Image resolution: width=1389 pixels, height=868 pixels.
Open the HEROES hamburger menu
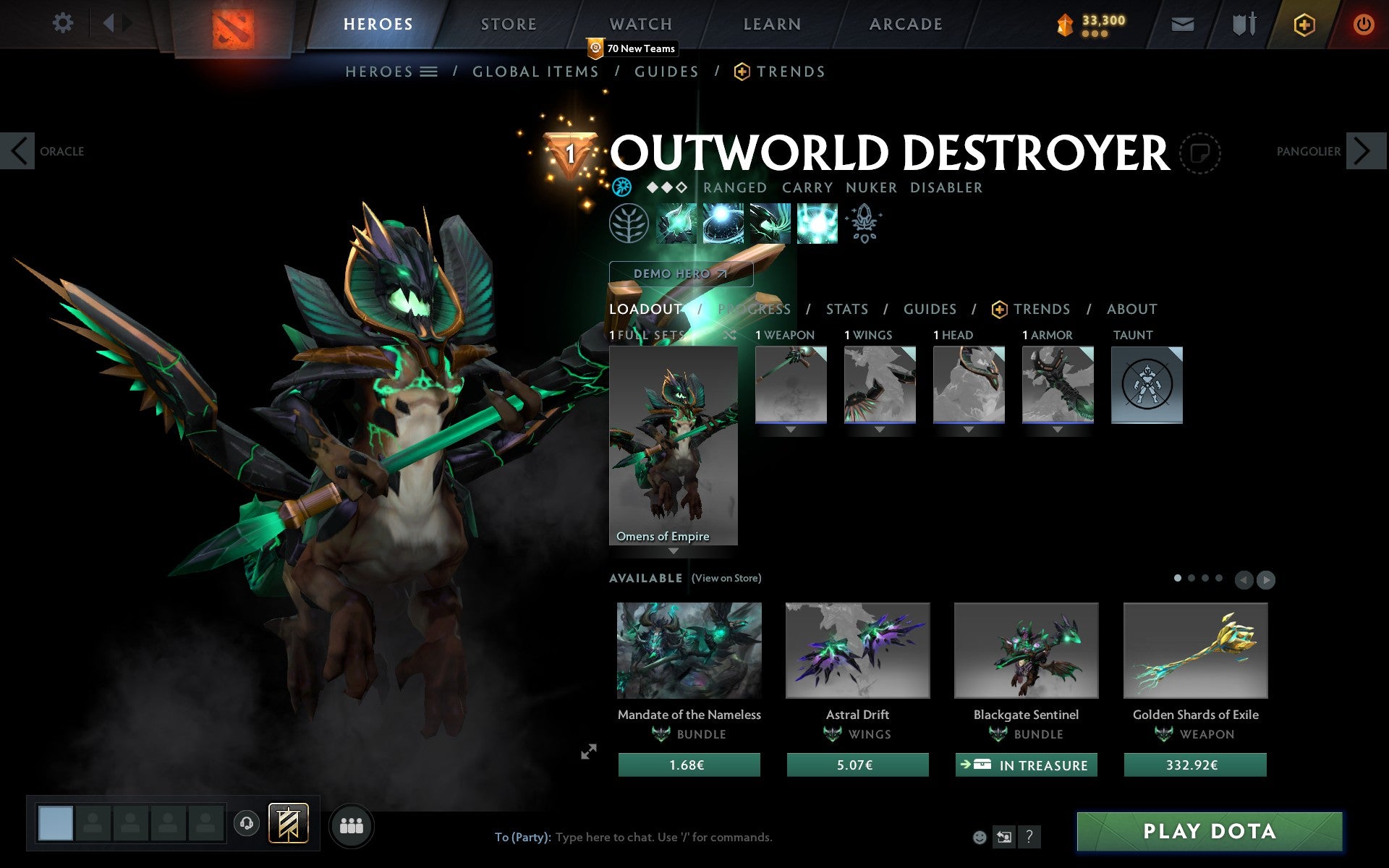(428, 71)
